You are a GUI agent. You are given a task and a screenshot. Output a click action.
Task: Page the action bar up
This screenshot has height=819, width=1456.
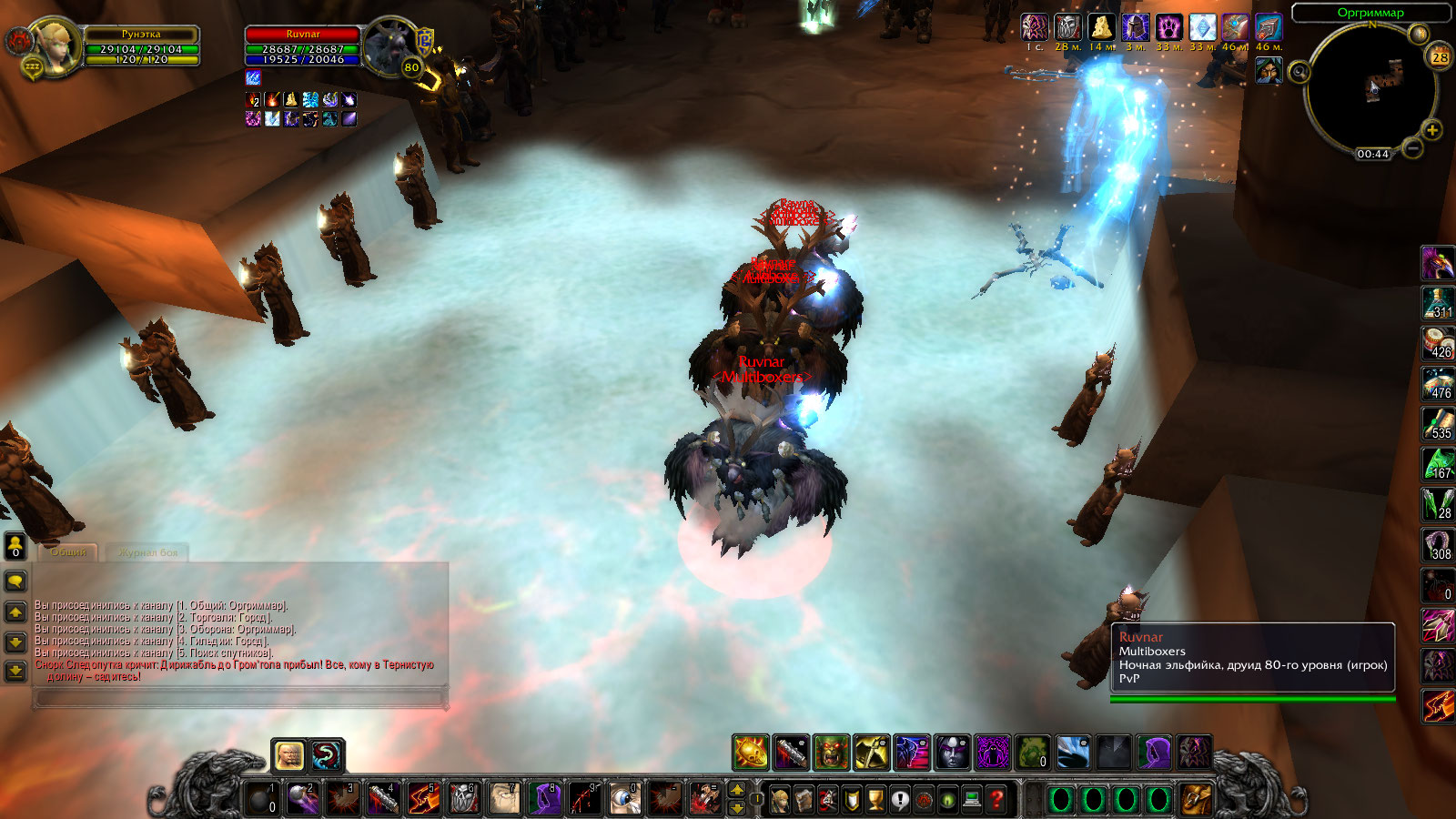[x=737, y=789]
